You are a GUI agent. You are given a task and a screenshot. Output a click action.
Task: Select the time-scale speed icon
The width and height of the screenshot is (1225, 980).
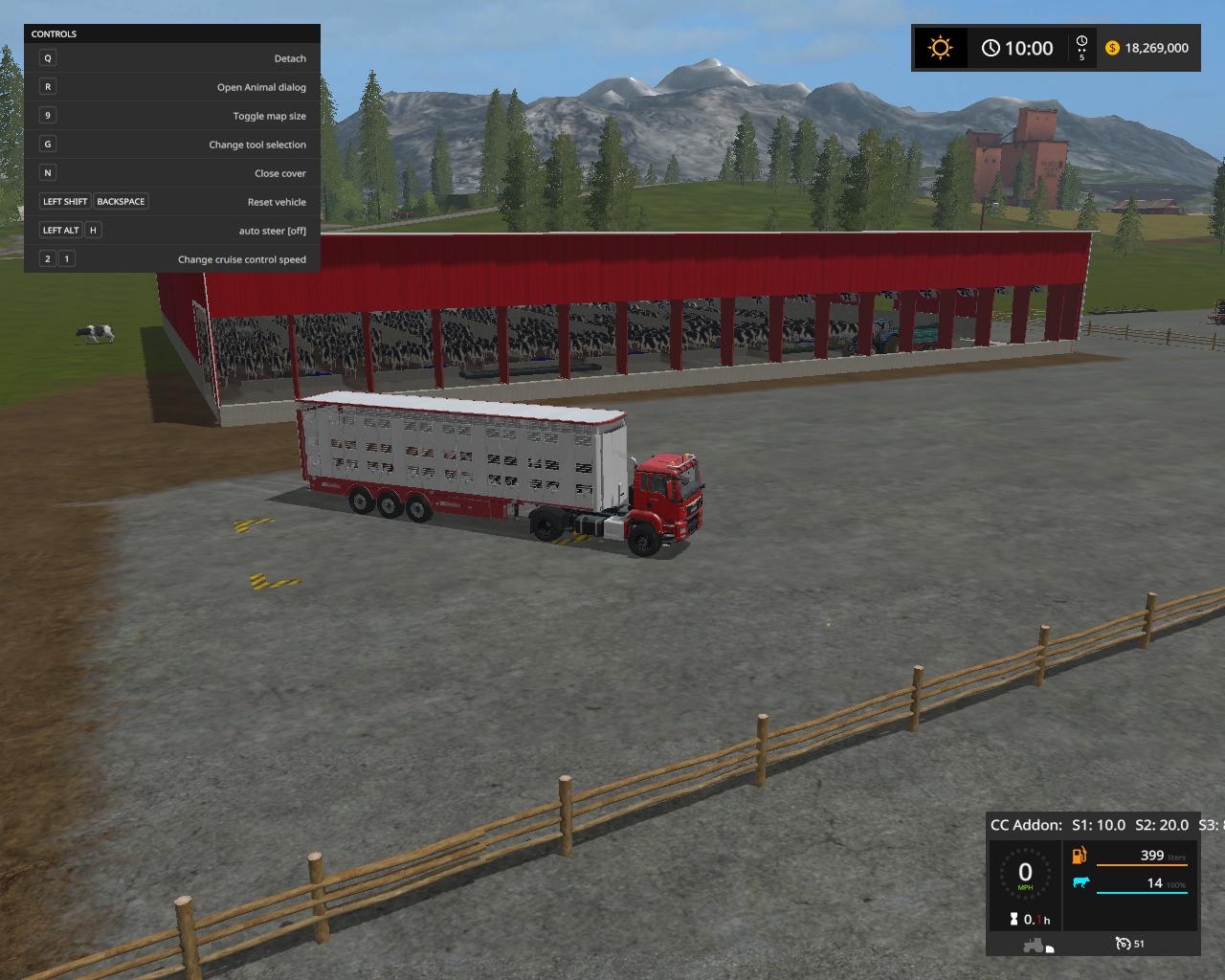[1081, 47]
